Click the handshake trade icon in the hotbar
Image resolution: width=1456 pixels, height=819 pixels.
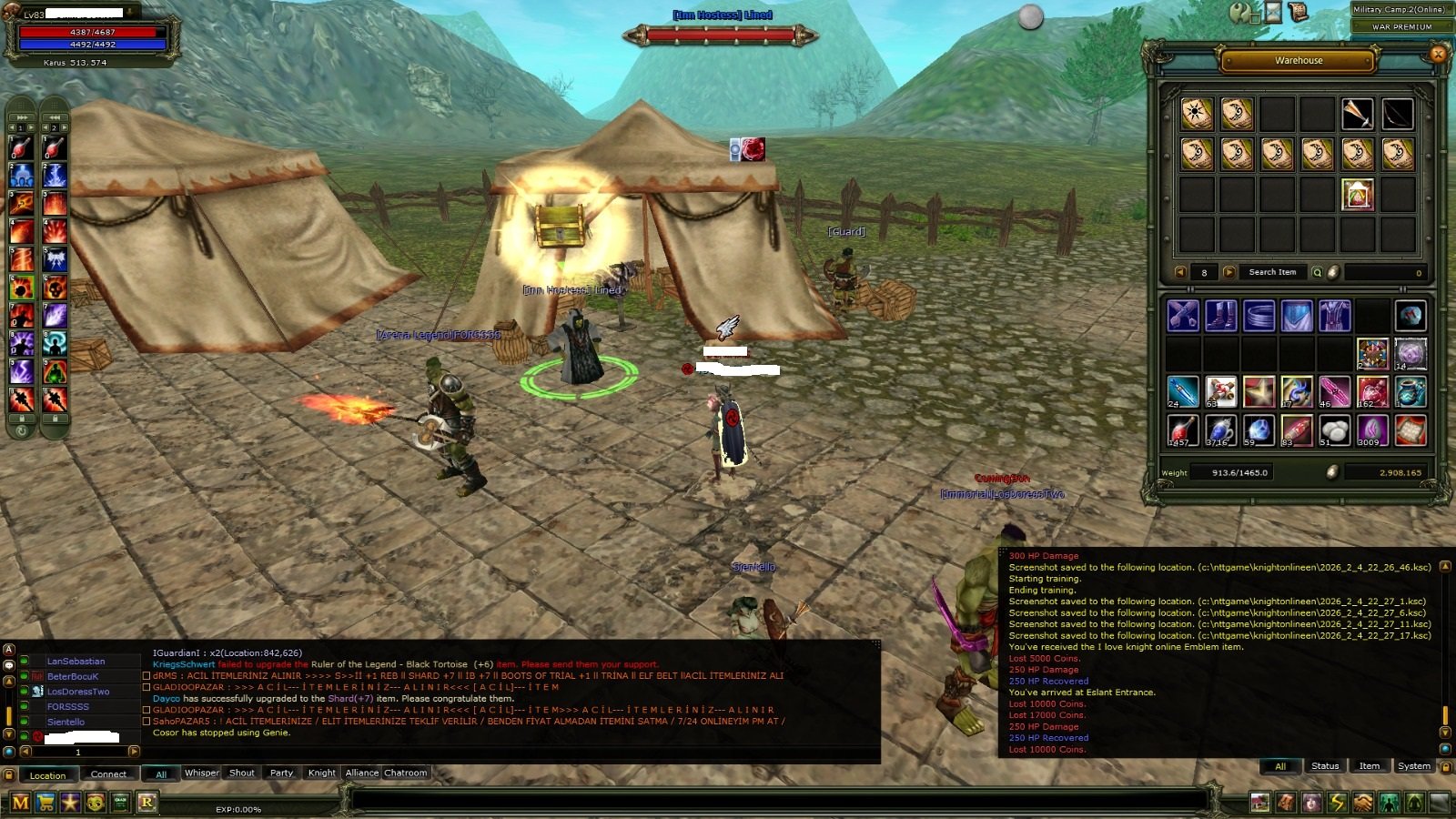tap(1363, 802)
